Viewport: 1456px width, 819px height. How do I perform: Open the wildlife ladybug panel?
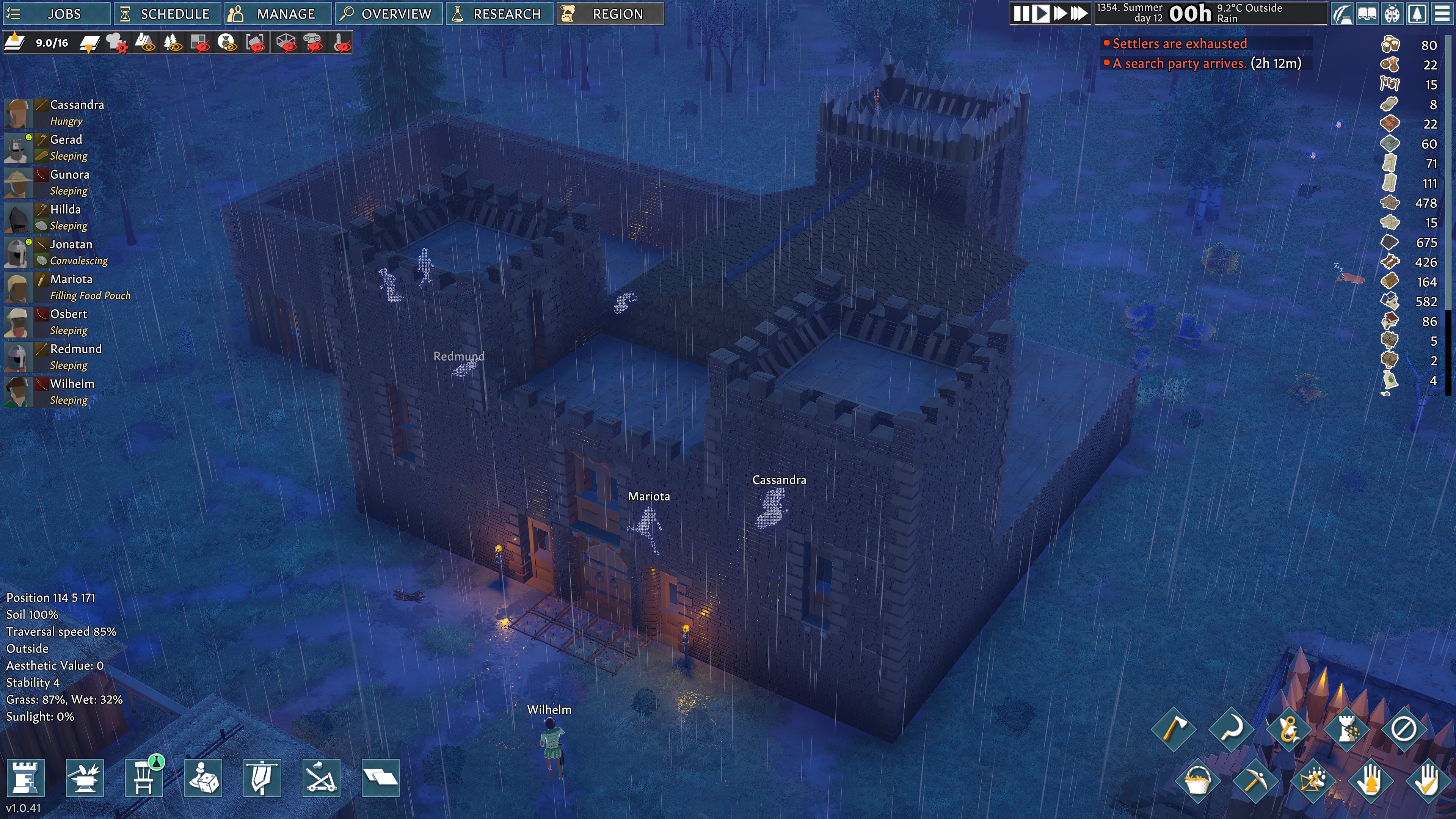(x=1392, y=14)
